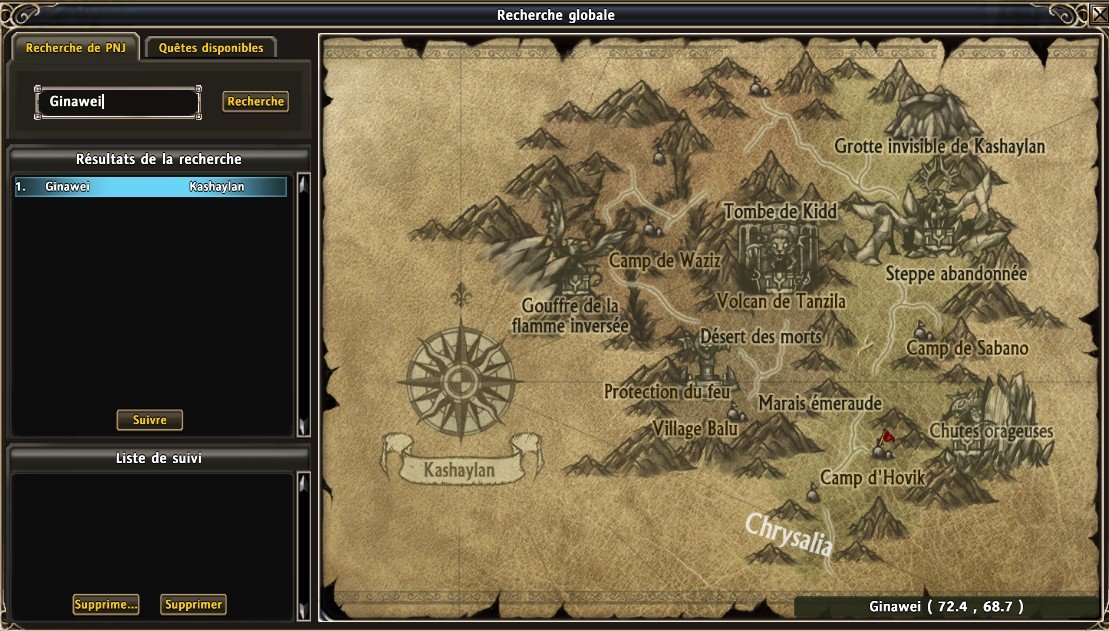This screenshot has height=631, width=1109.
Task: Click the search results scrollbar
Action: (x=304, y=305)
